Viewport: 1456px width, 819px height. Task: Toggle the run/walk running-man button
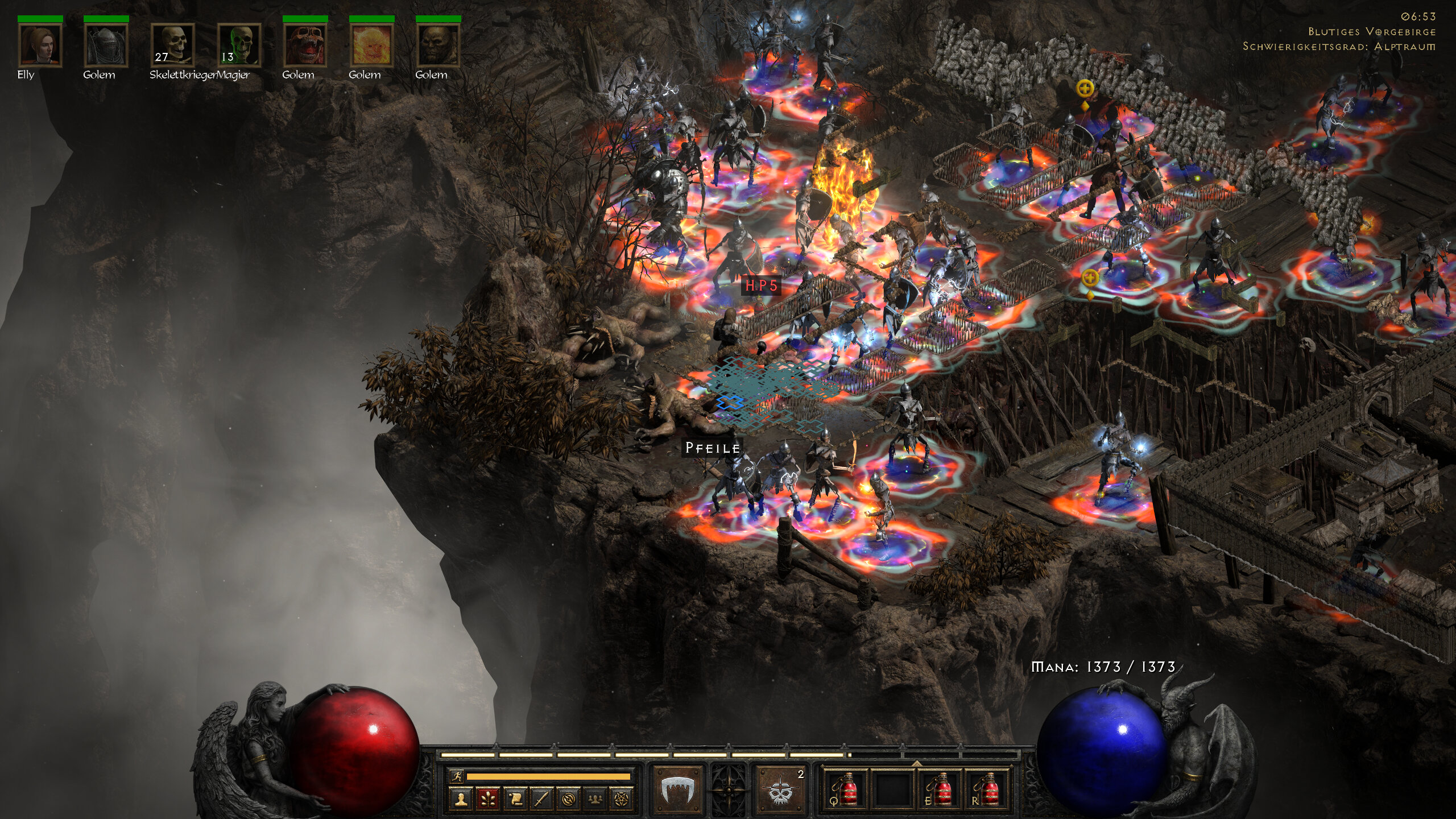457,776
